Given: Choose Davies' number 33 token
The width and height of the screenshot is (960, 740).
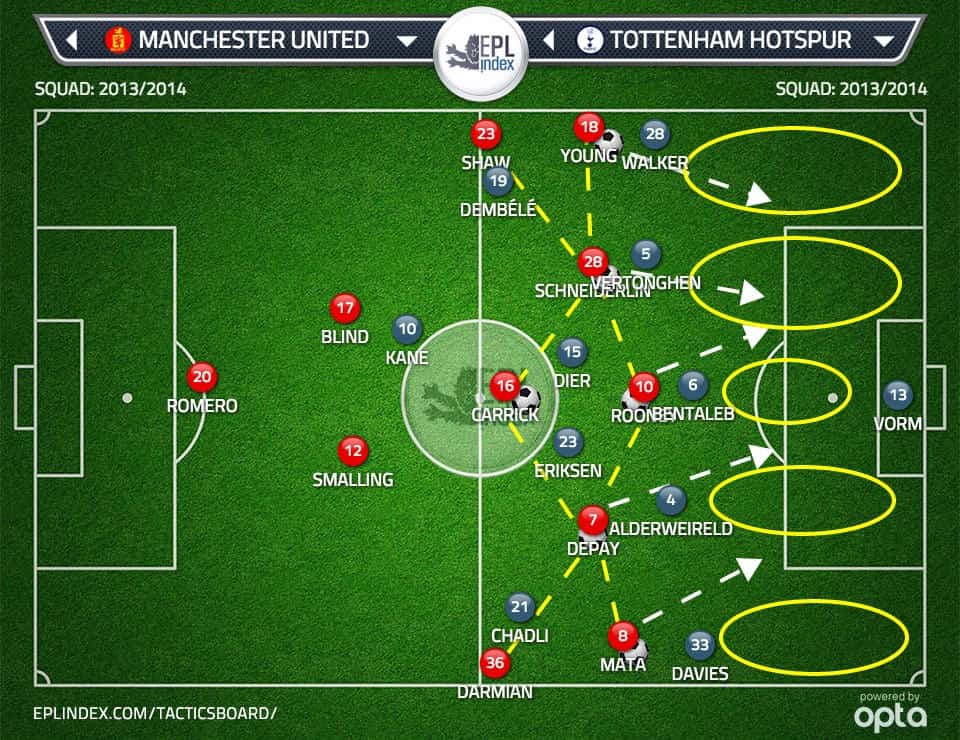Looking at the screenshot, I should (x=699, y=645).
